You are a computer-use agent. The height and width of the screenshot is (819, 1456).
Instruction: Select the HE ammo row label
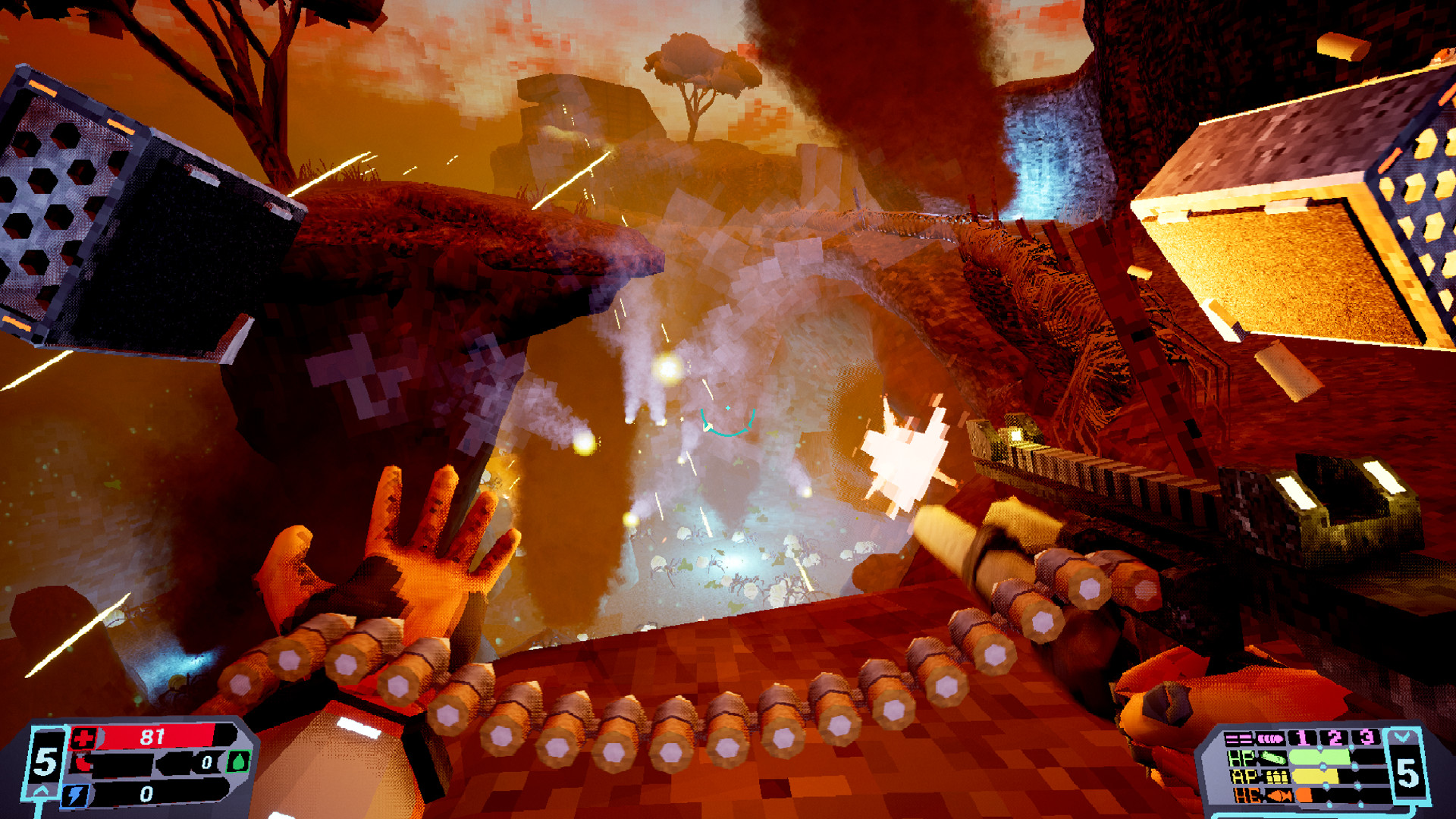click(x=1247, y=795)
